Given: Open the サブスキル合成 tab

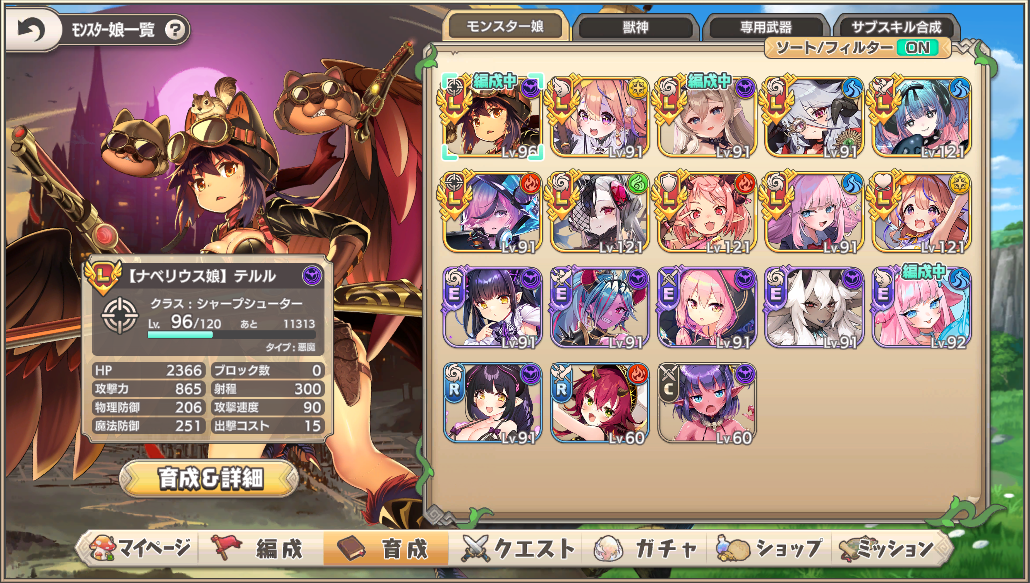Looking at the screenshot, I should click(x=897, y=28).
